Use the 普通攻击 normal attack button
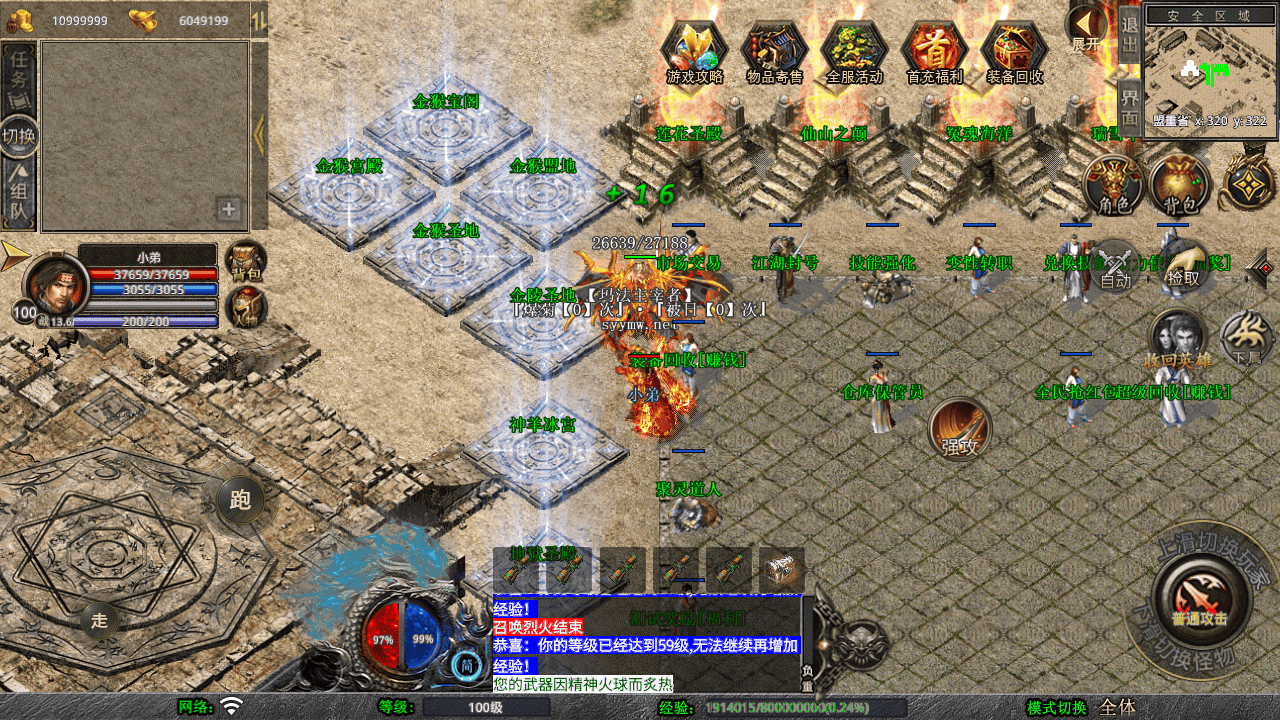Image resolution: width=1280 pixels, height=720 pixels. (1200, 598)
